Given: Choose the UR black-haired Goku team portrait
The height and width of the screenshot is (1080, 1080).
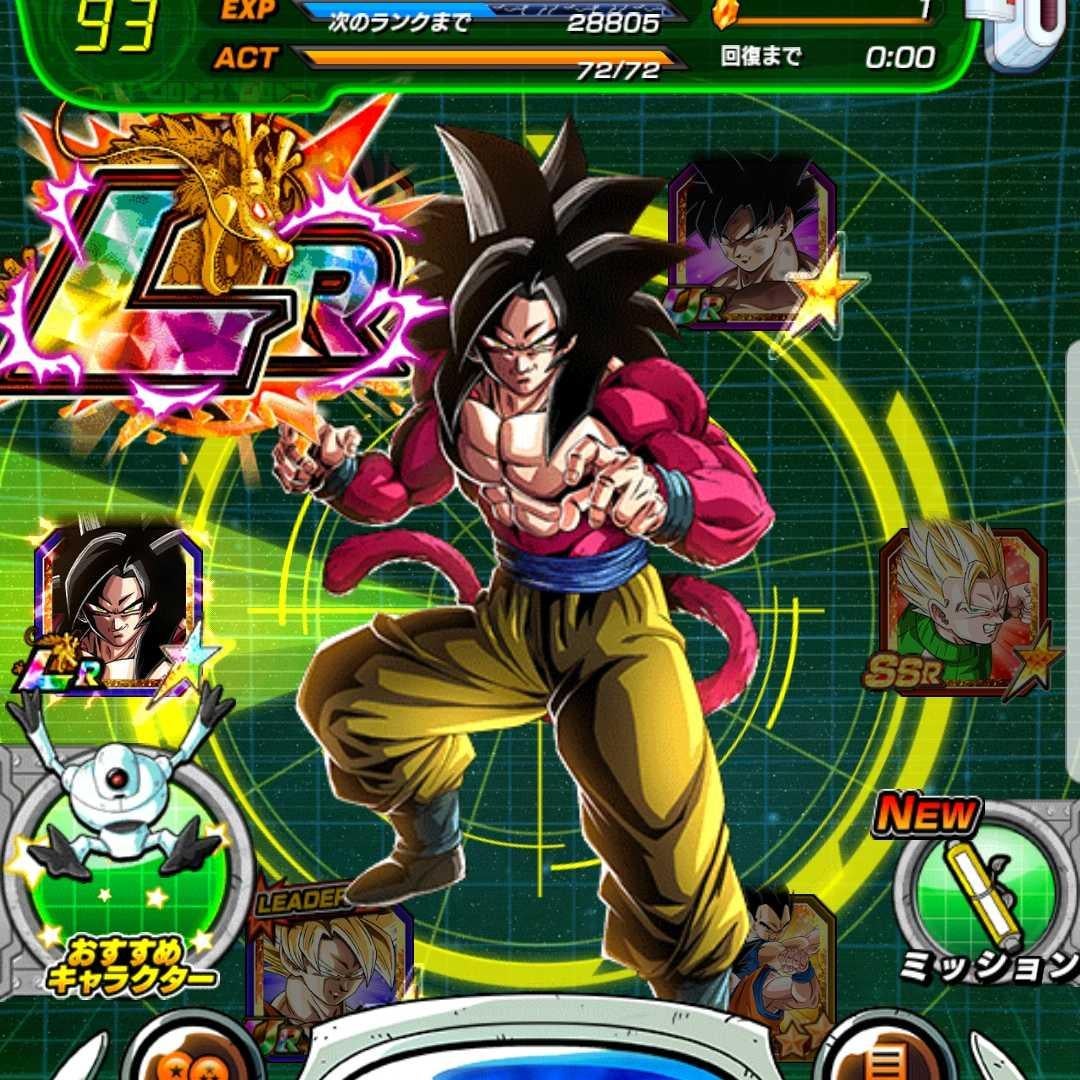Looking at the screenshot, I should point(752,243).
